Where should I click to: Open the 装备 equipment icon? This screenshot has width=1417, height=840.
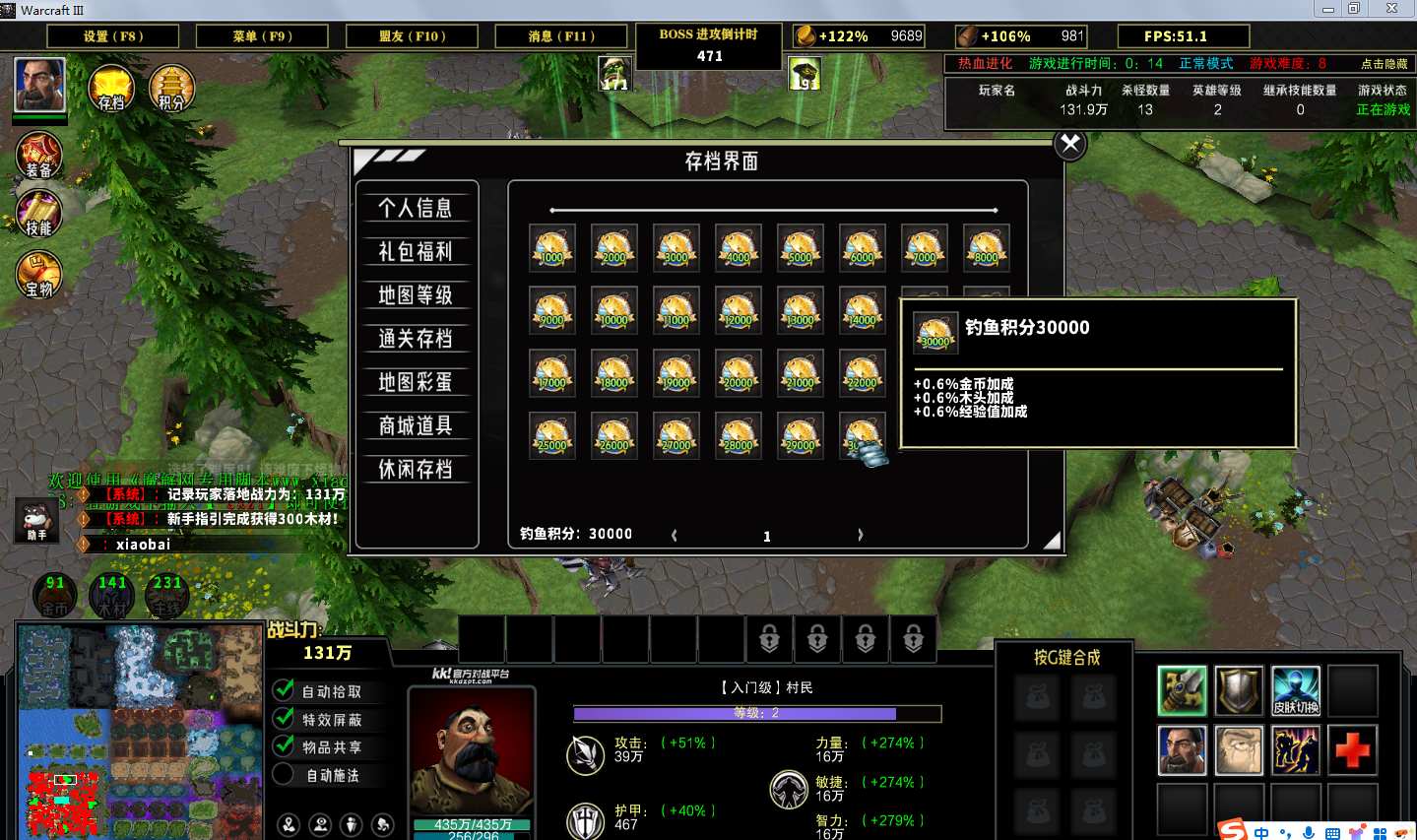click(x=39, y=156)
